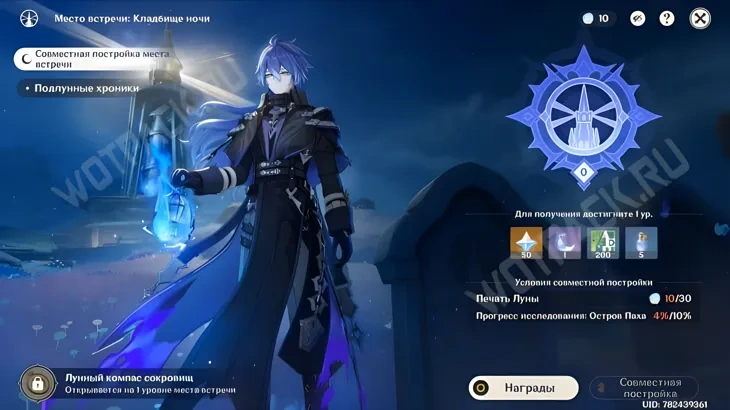Inspect the purple crescent moon reward item
Viewport: 730px width, 410px height.
564,243
